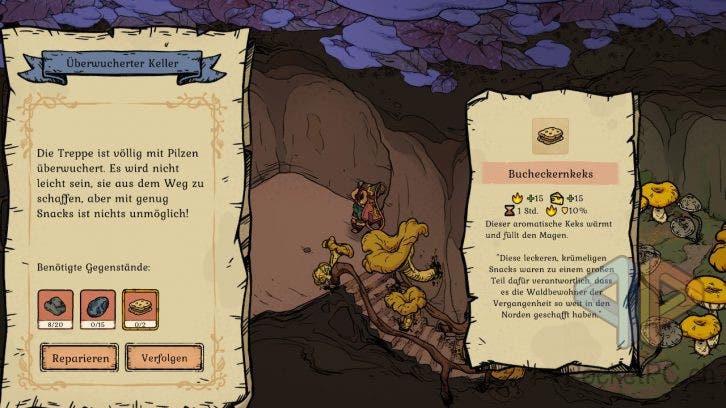
Task: Select the grey stone item showing 8/20
Action: click(x=55, y=307)
